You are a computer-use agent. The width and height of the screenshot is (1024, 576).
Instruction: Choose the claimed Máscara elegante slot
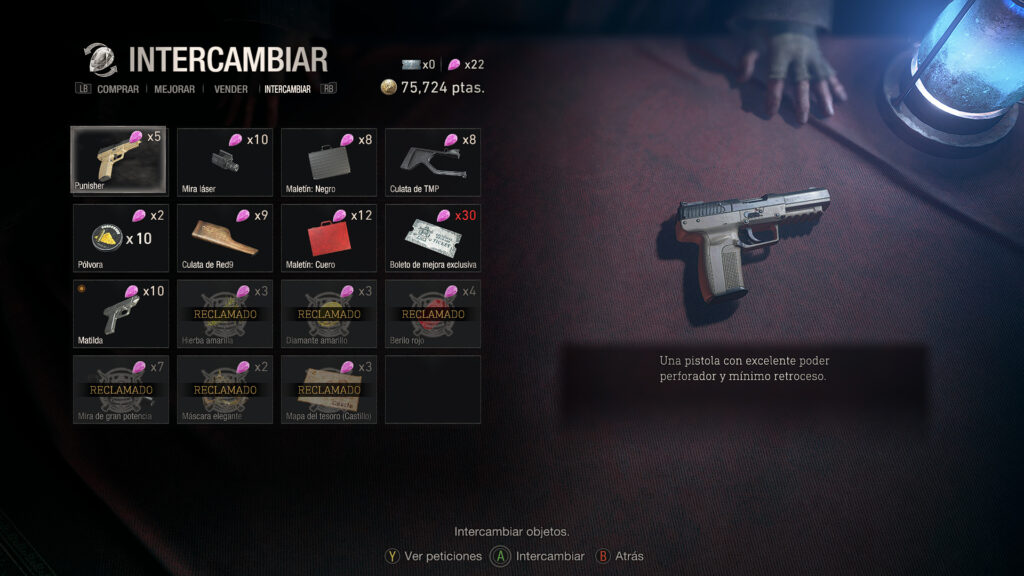(x=224, y=389)
